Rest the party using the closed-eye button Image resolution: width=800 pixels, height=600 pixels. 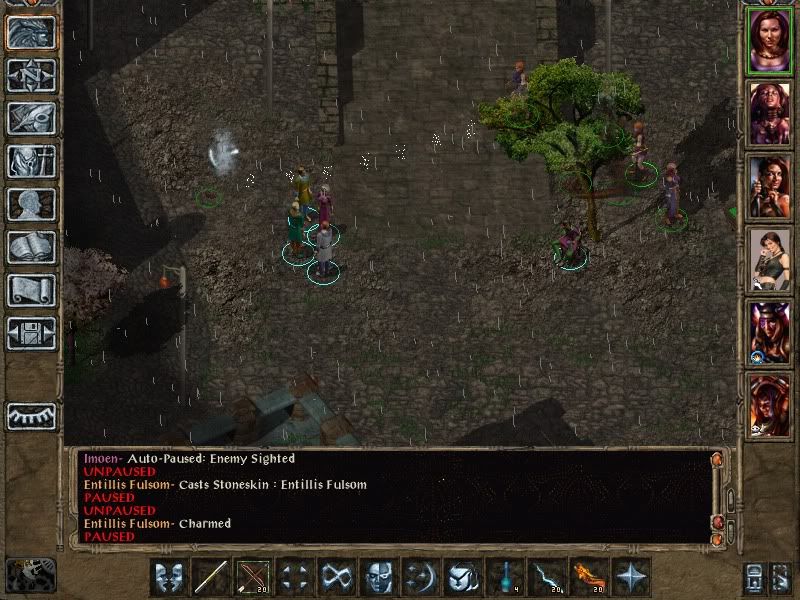pos(31,416)
